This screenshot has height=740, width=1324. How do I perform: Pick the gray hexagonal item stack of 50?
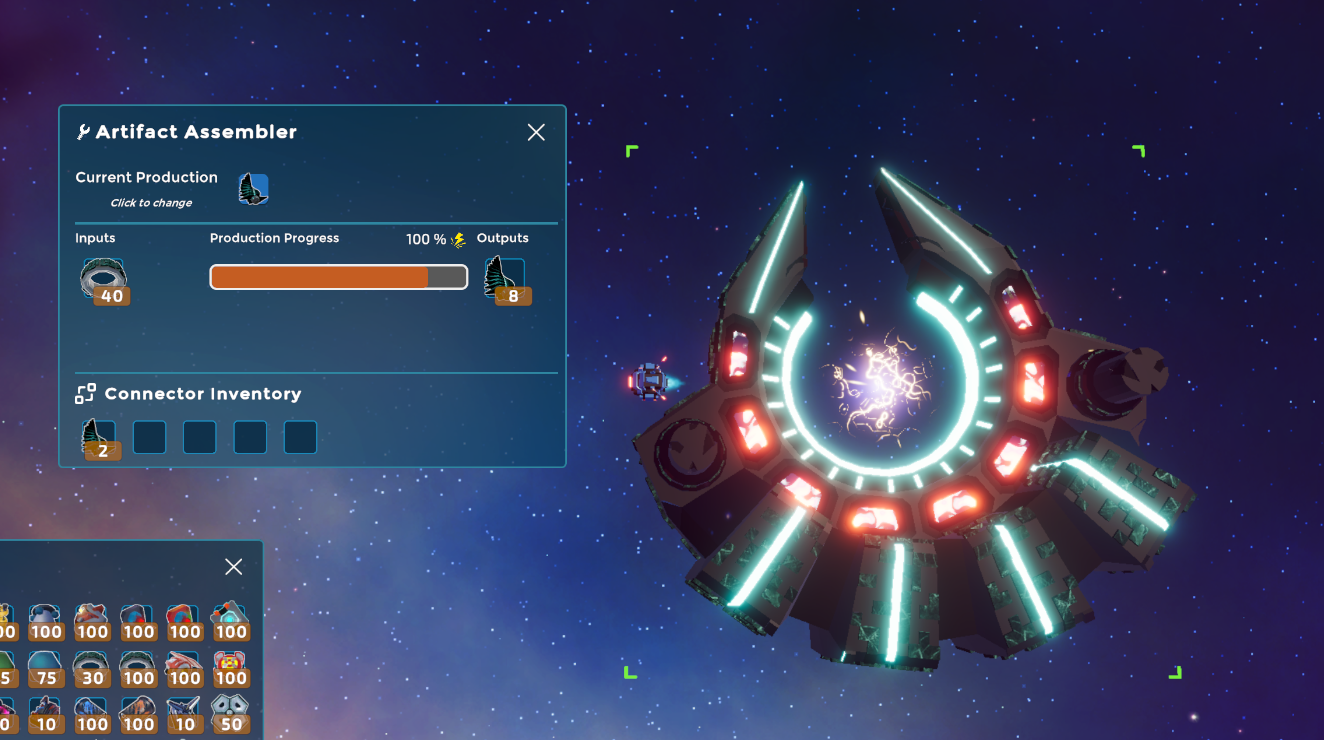(230, 712)
